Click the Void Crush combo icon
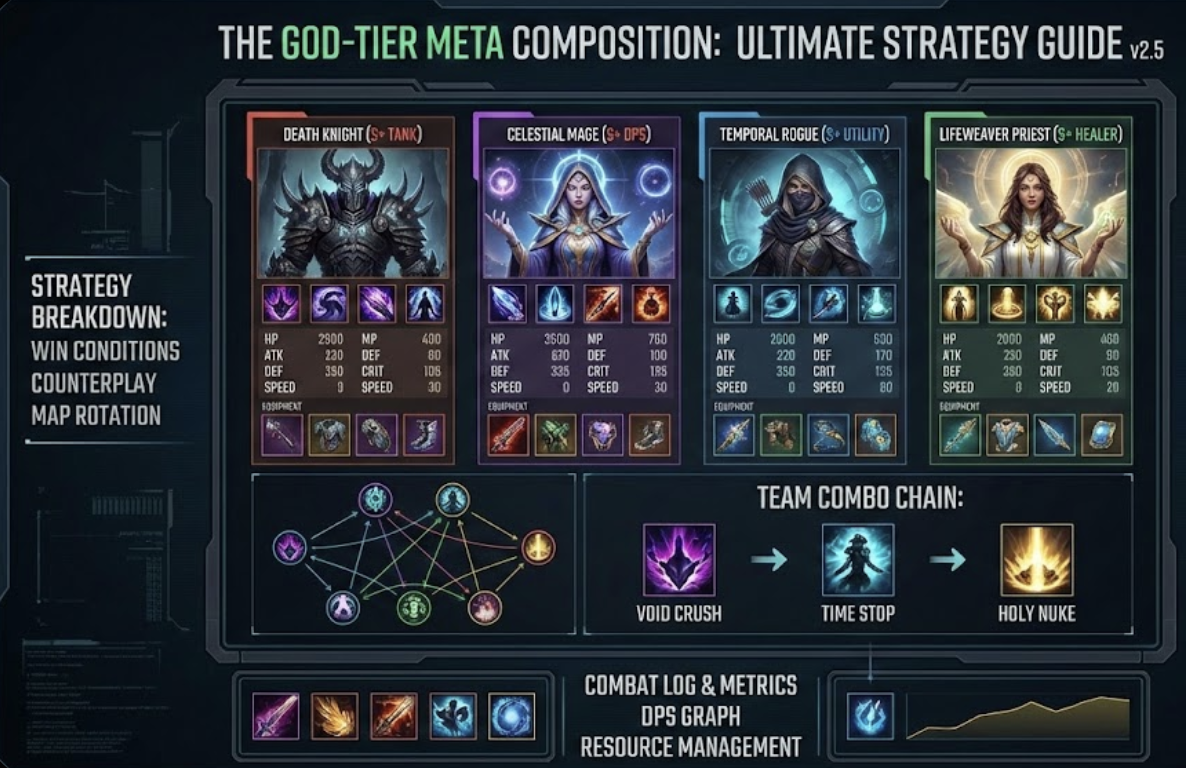The width and height of the screenshot is (1186, 768). (x=679, y=561)
